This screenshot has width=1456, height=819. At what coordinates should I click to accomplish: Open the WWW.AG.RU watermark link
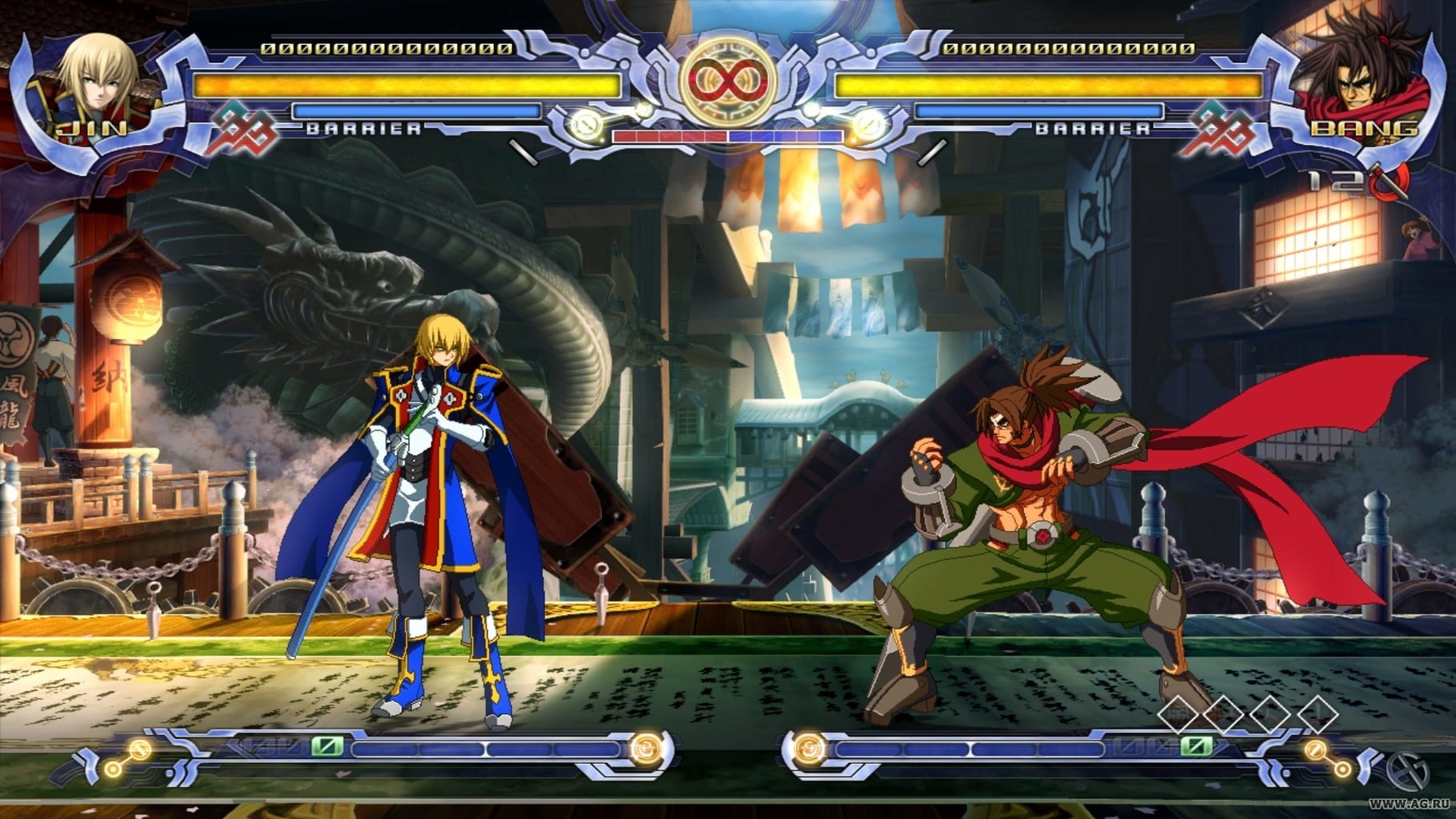pos(1408,804)
